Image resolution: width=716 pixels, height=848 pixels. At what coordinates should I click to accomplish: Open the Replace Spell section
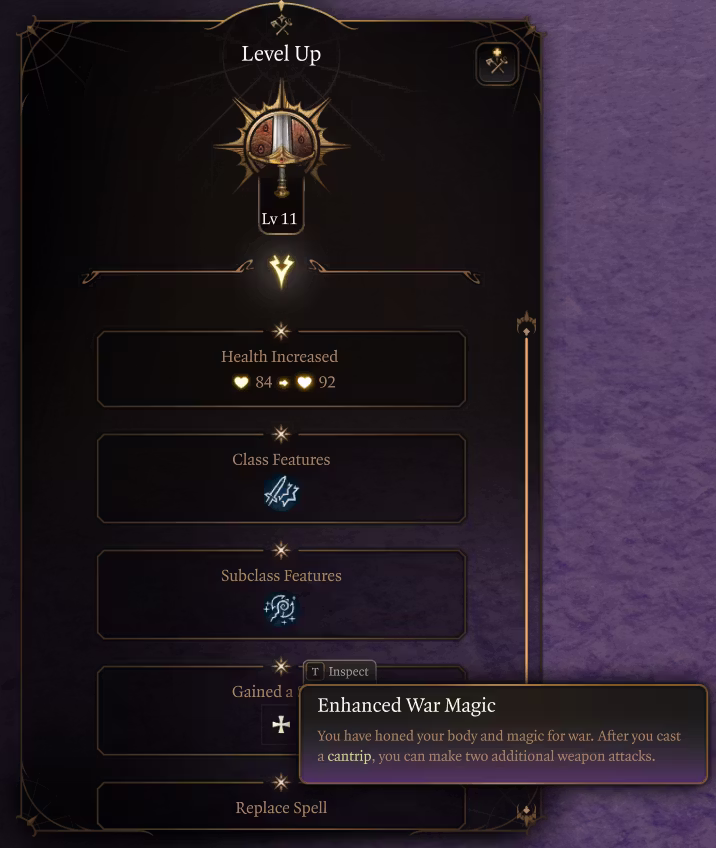click(x=281, y=807)
